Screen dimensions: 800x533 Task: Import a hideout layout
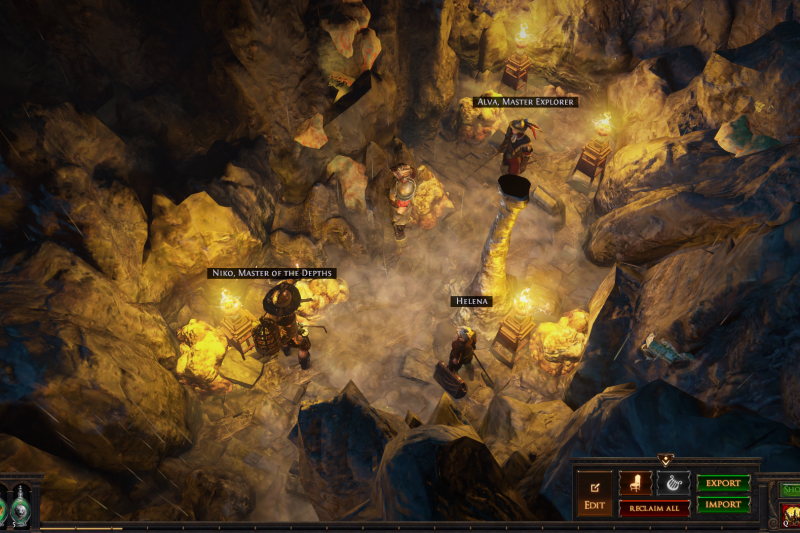[723, 505]
